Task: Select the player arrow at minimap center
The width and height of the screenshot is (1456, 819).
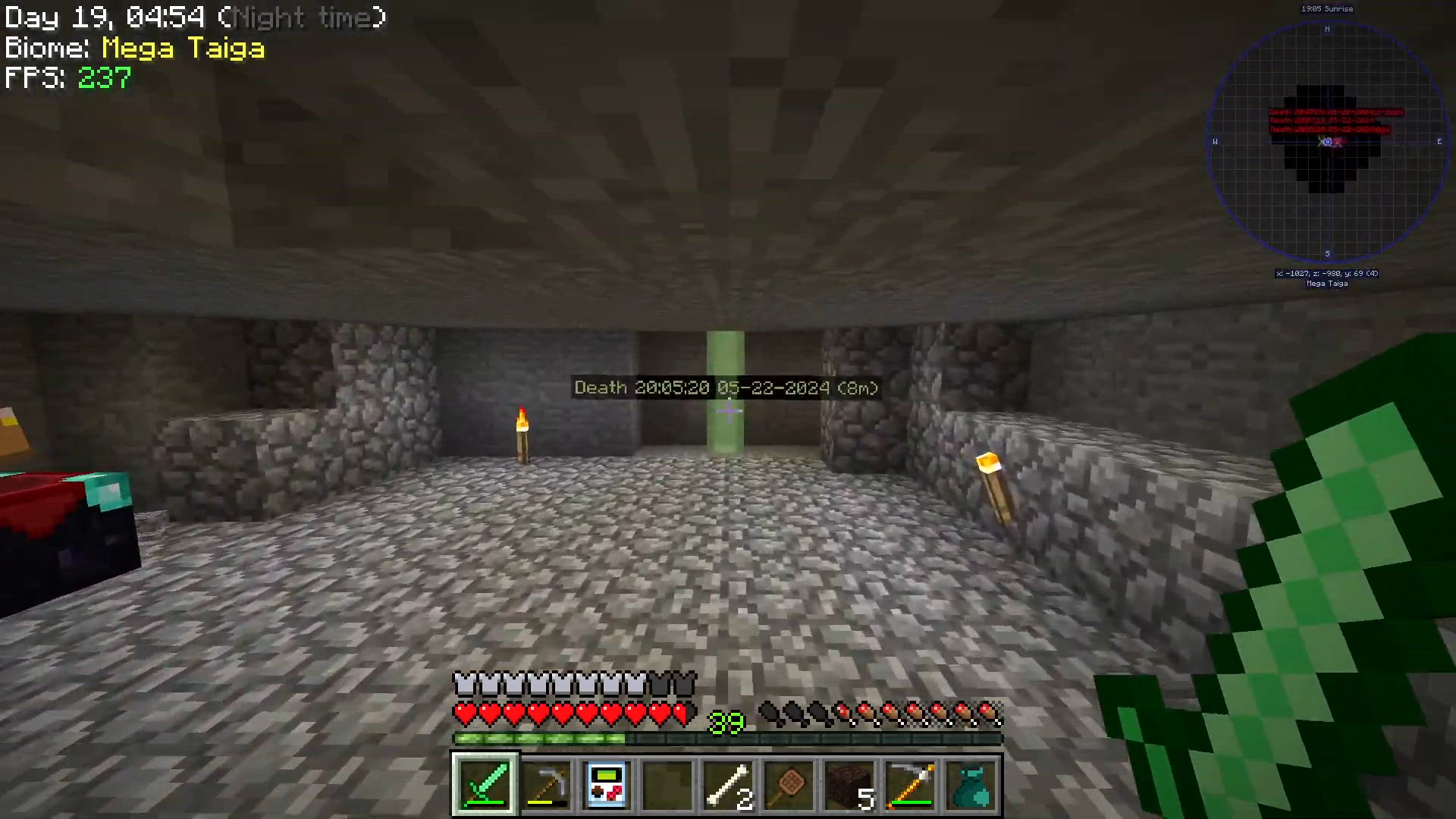Action: [1327, 142]
